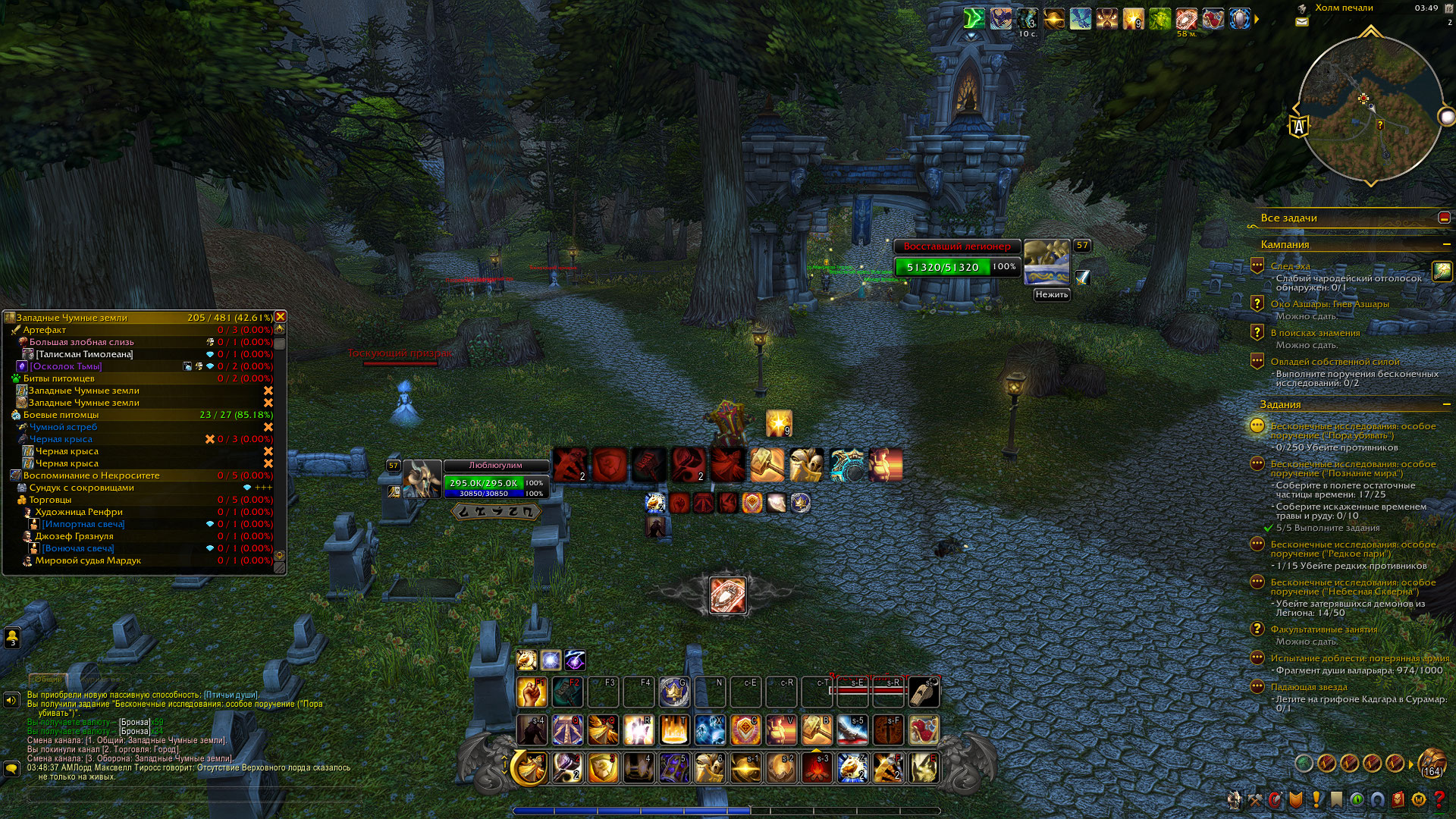Use the wooden whistle item slot
The width and height of the screenshot is (1456, 819).
coord(924,692)
